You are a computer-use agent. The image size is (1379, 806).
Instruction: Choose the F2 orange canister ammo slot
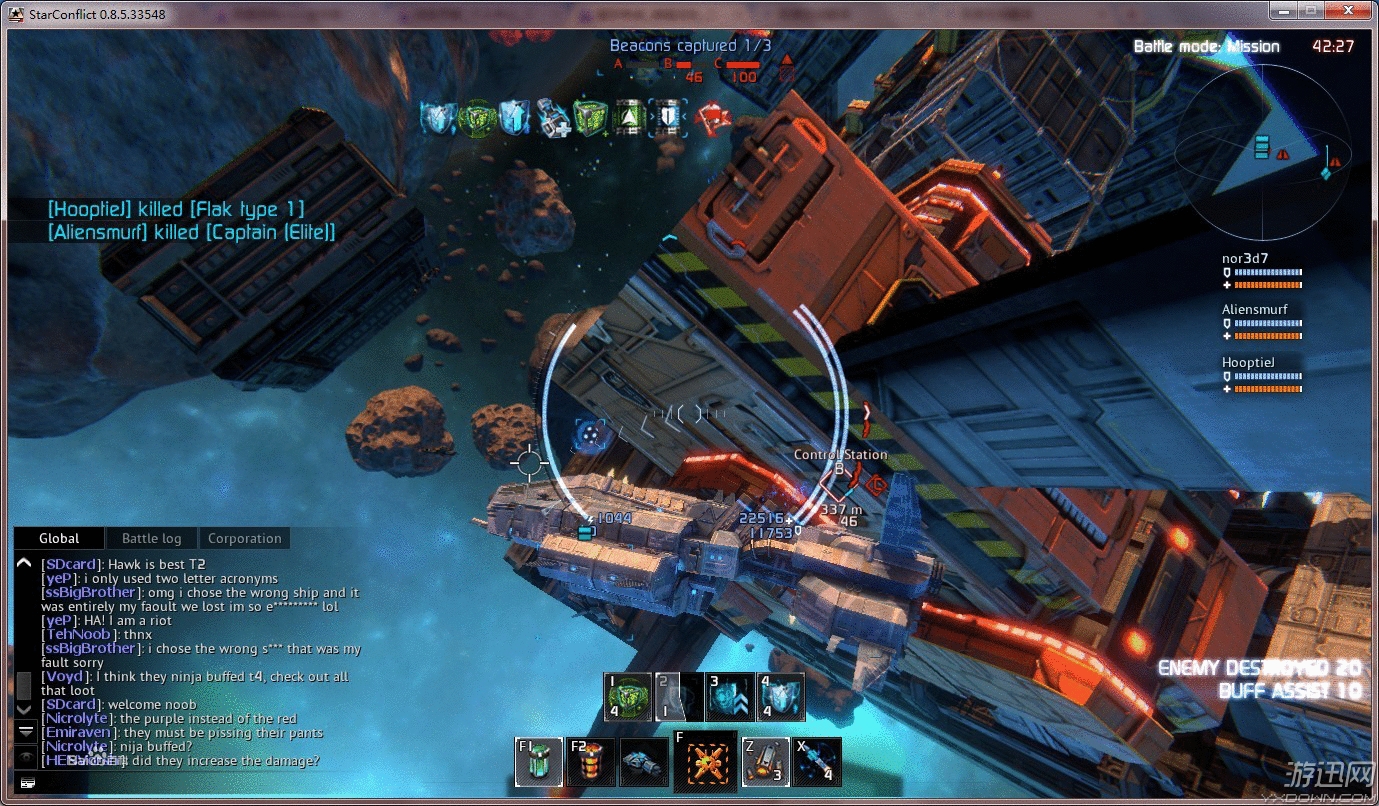(591, 762)
